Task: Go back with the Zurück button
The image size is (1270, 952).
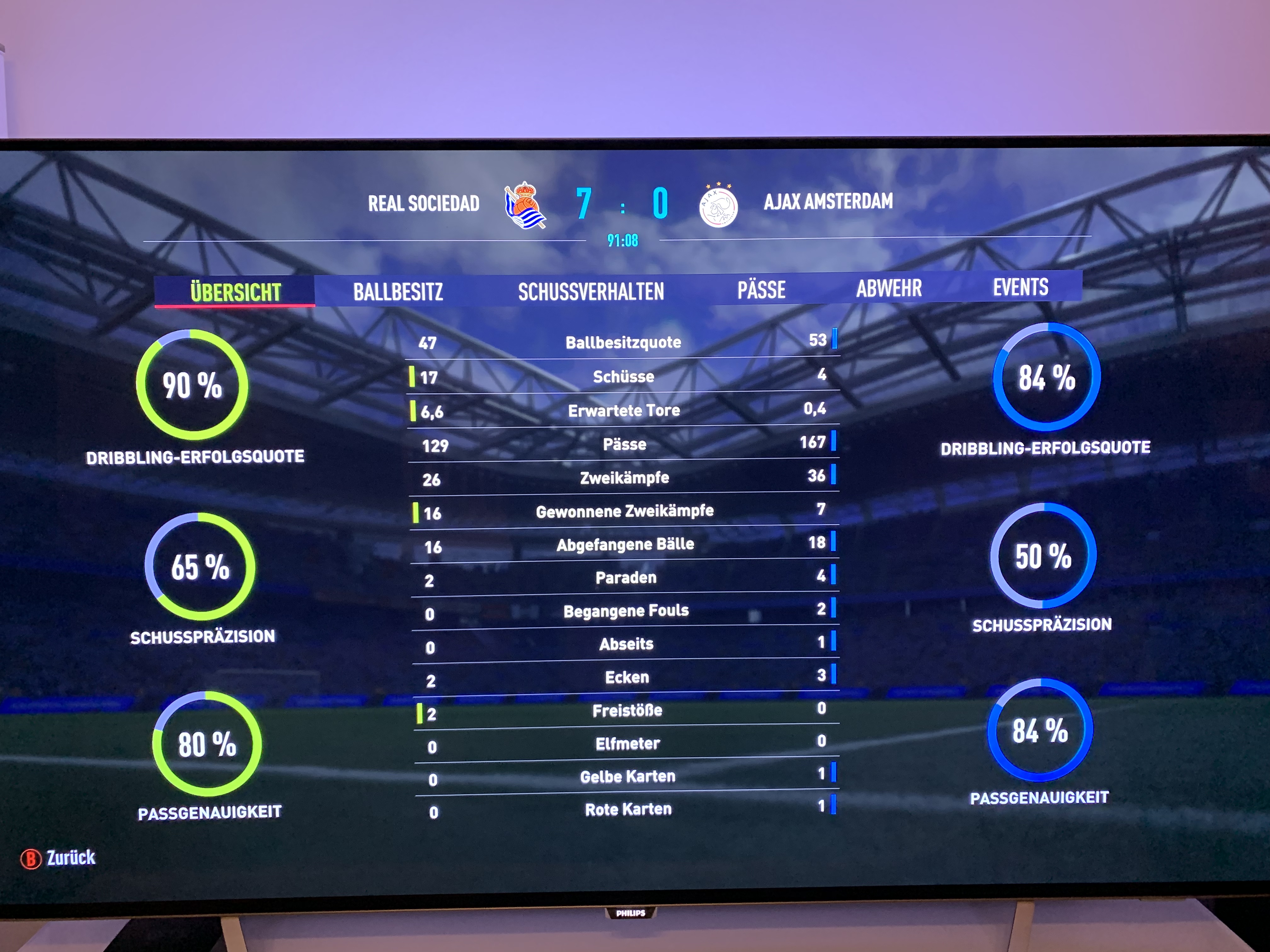Action: [59, 858]
